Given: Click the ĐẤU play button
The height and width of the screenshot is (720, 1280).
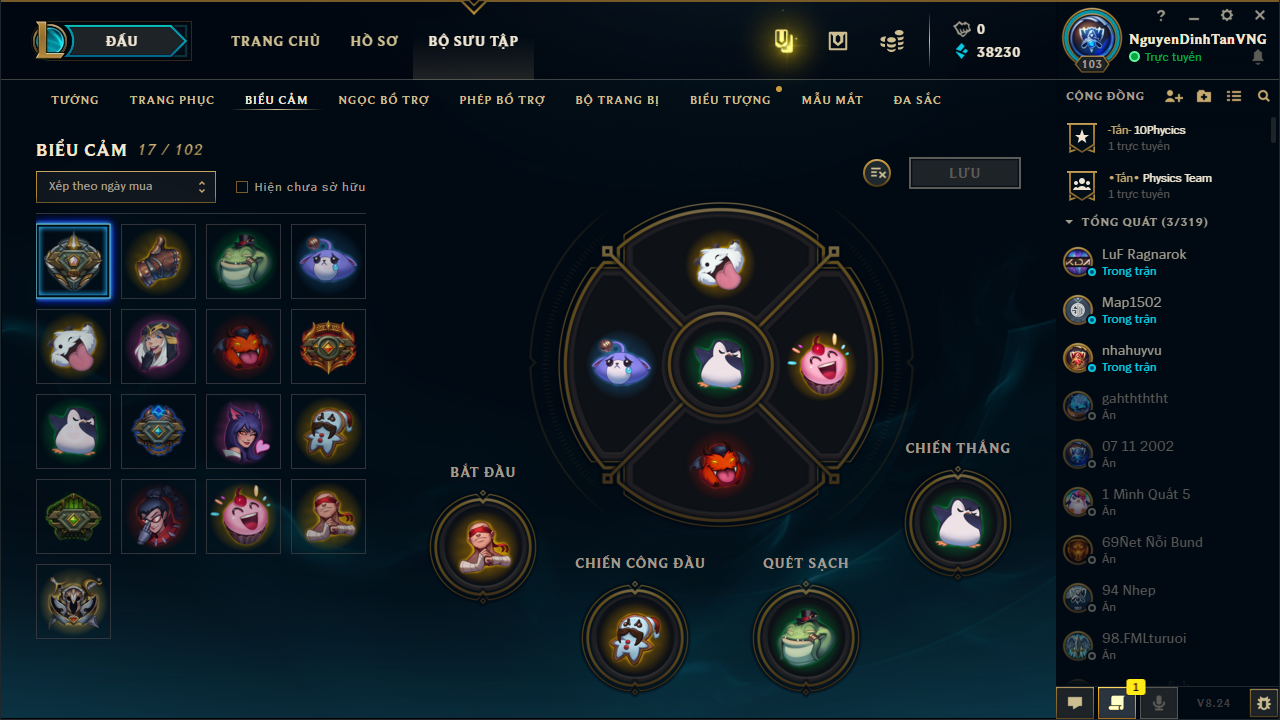Looking at the screenshot, I should [121, 41].
